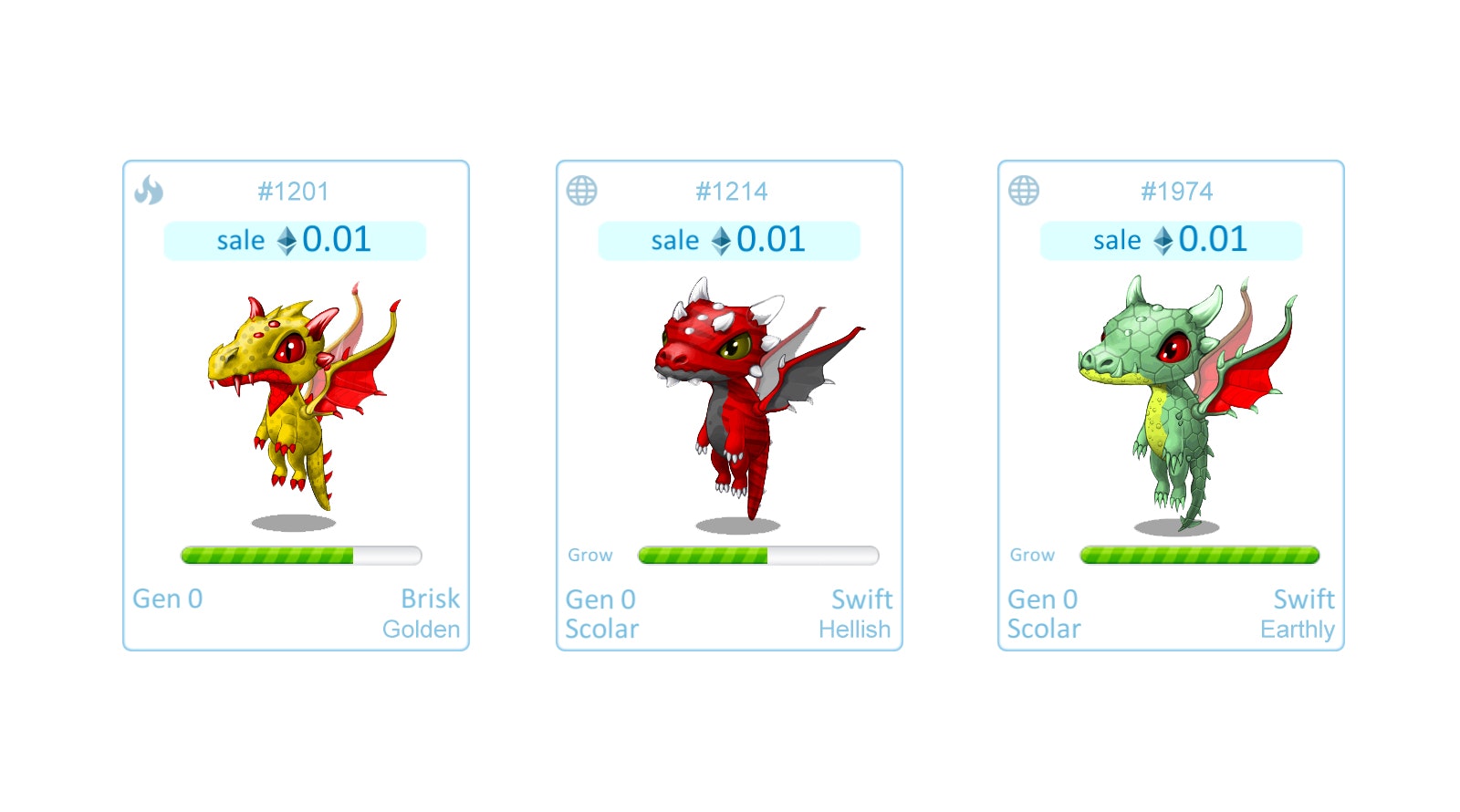The height and width of the screenshot is (812, 1460).
Task: Click the Grow toggle on dragon #1974
Action: [x=1032, y=554]
